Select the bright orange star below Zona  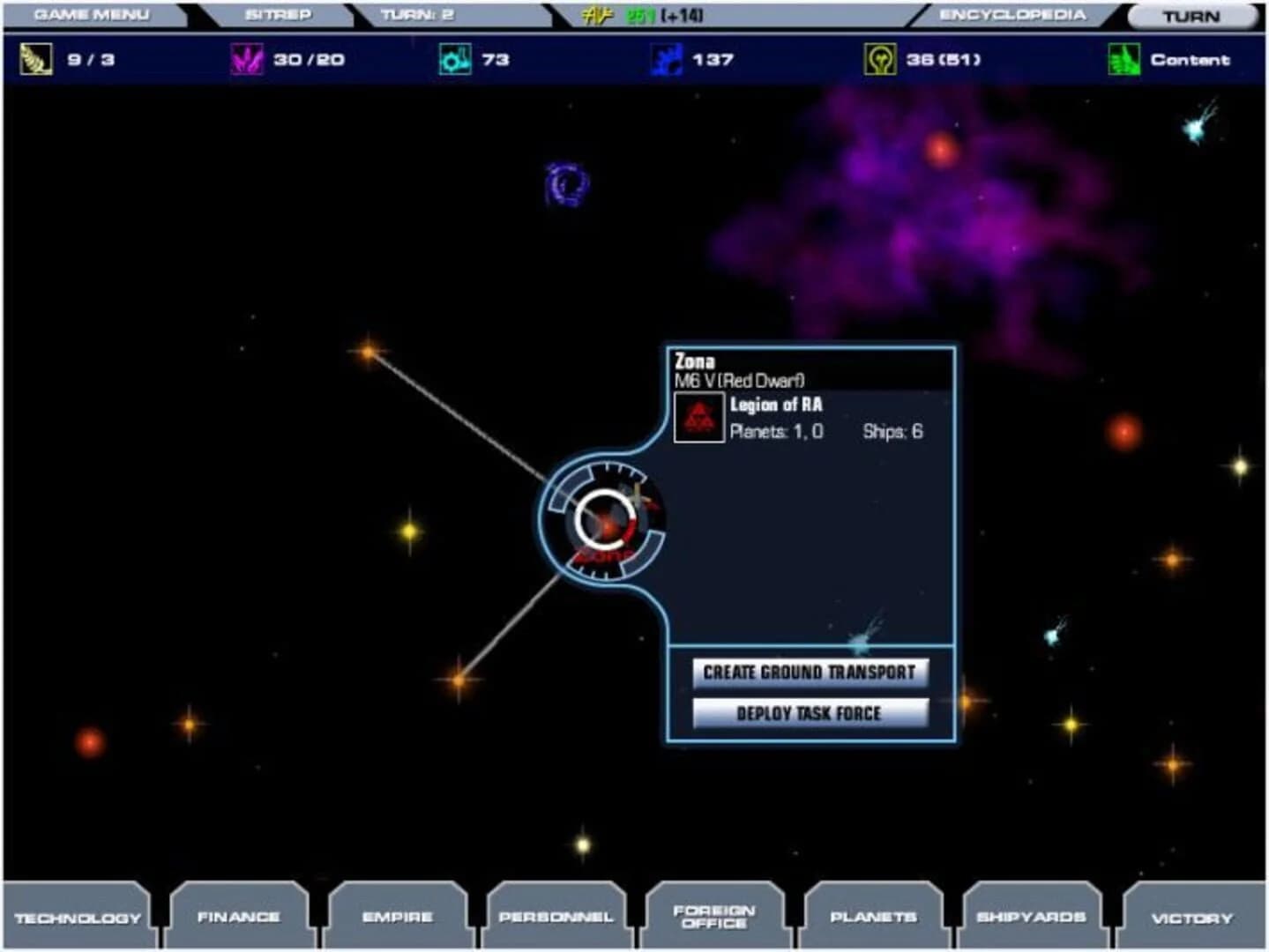coord(458,679)
